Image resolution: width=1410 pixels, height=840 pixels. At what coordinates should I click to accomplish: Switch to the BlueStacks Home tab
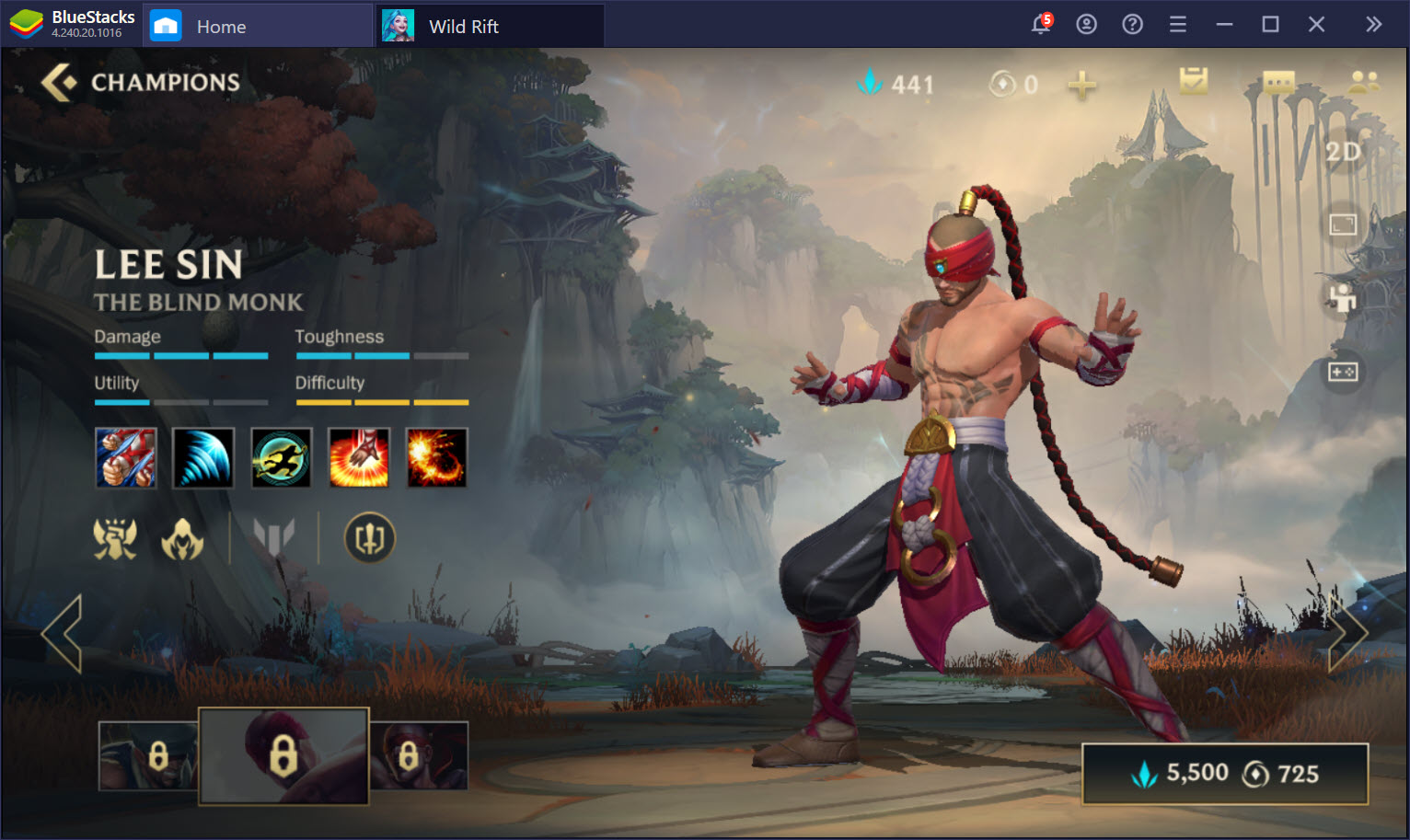[221, 27]
